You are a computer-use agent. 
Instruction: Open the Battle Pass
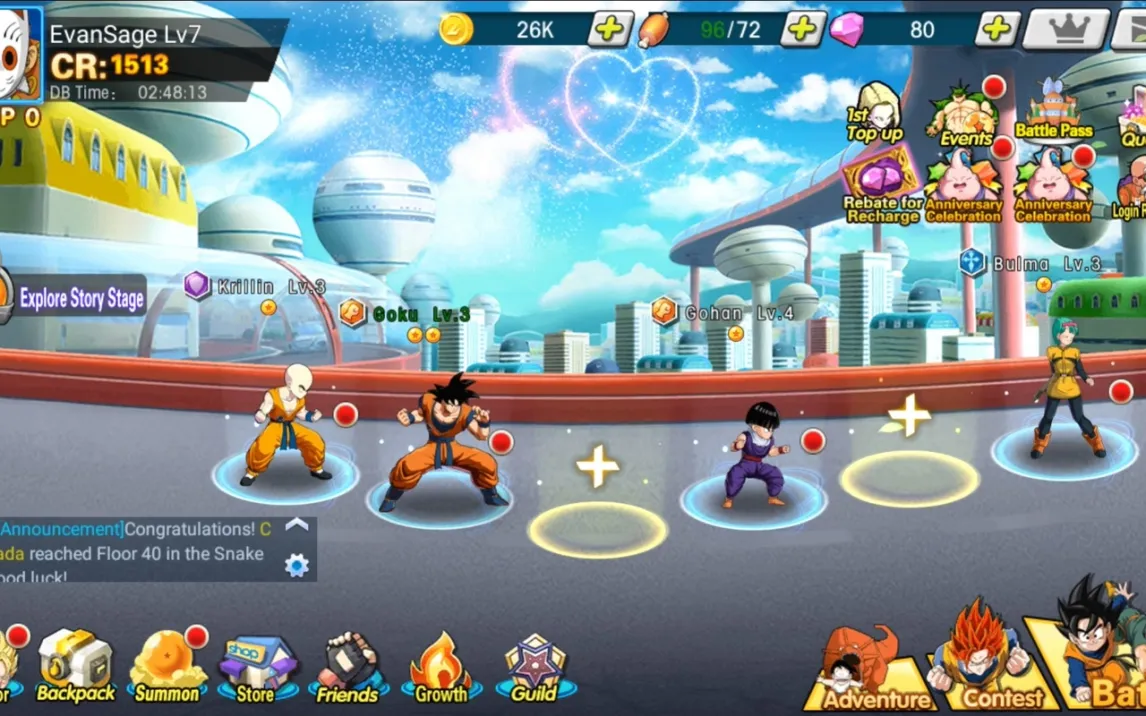pos(1053,113)
